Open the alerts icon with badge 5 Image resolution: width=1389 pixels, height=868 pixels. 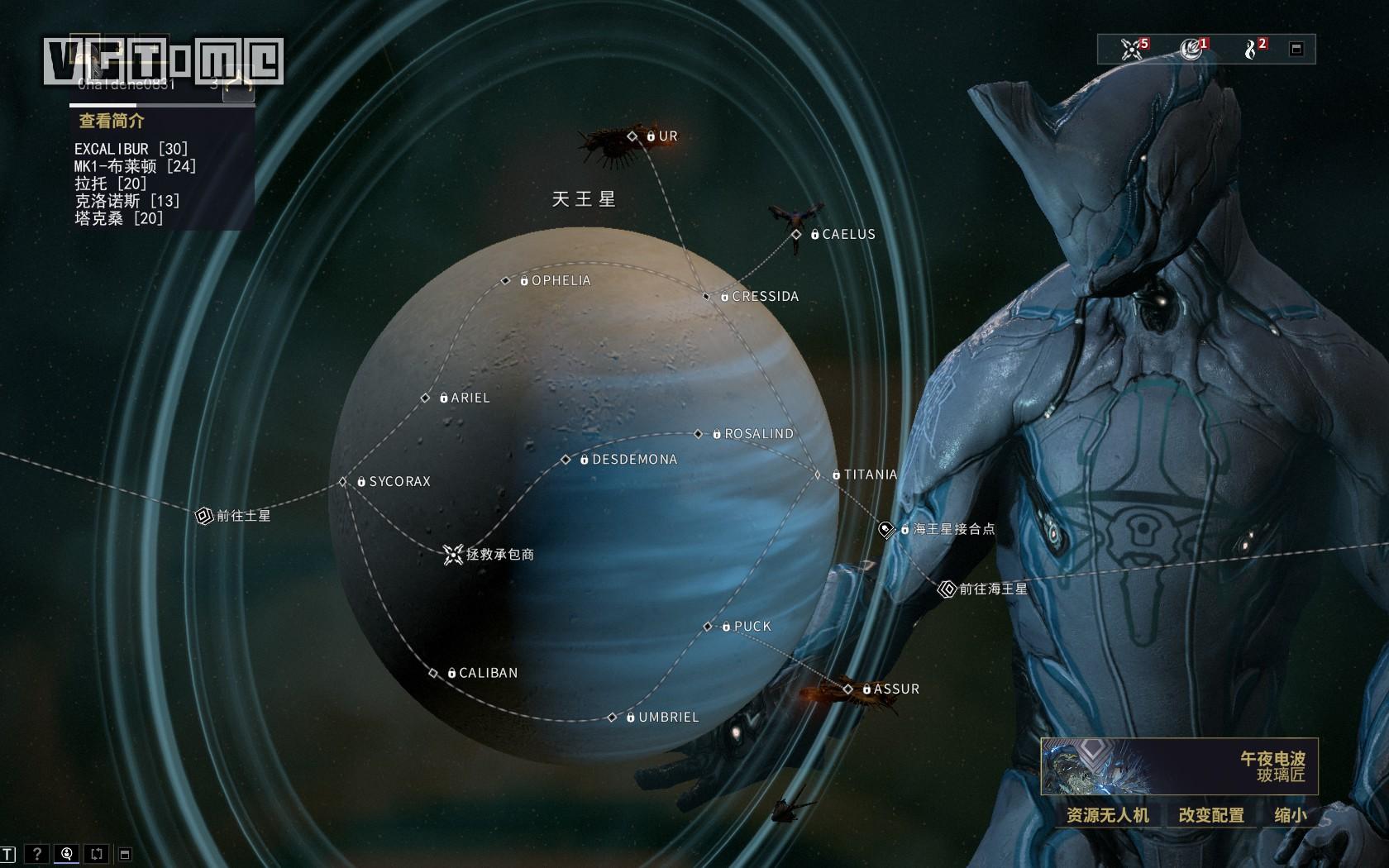(x=1133, y=49)
